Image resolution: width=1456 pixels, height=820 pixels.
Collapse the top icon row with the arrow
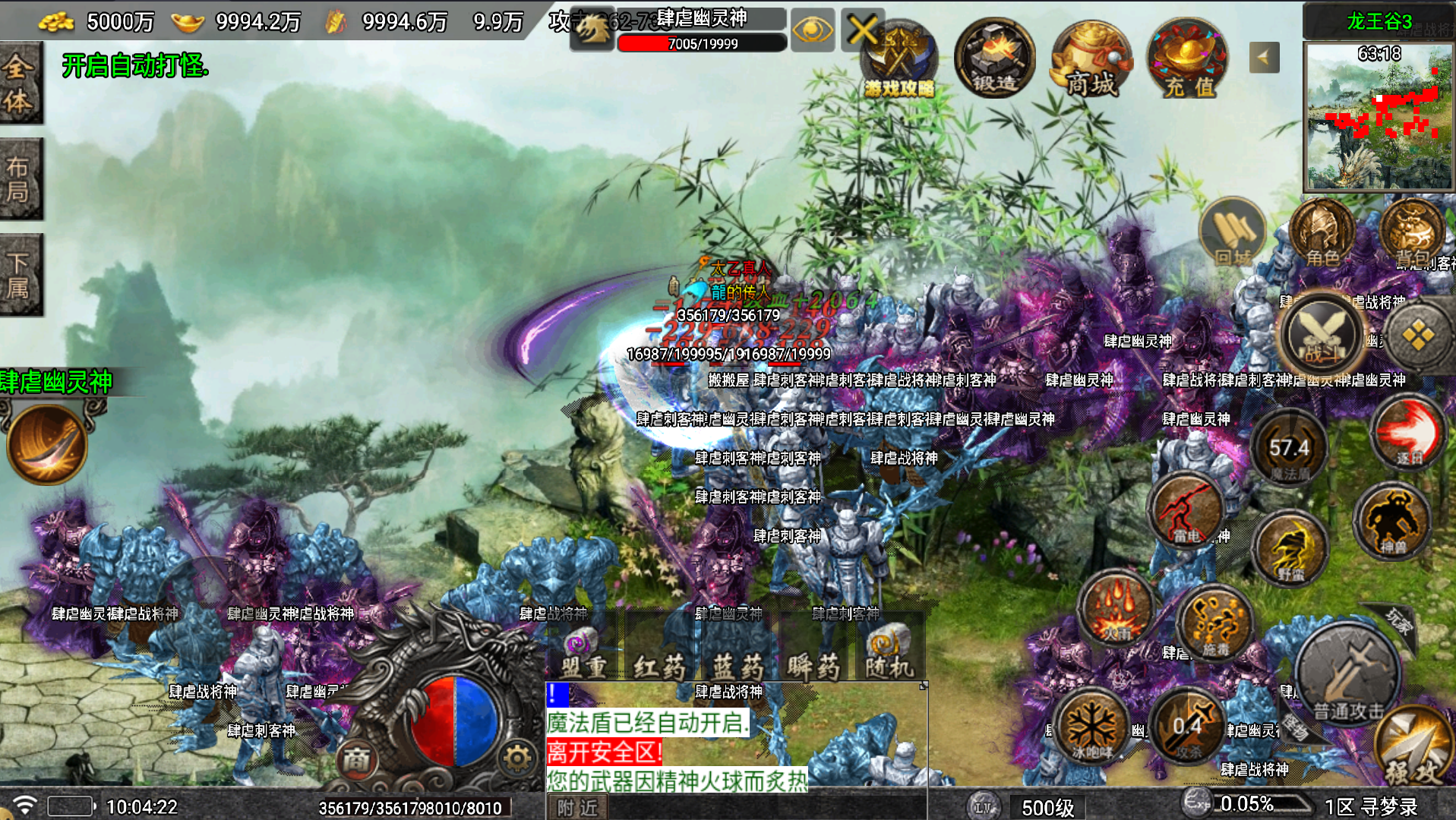tap(1264, 58)
